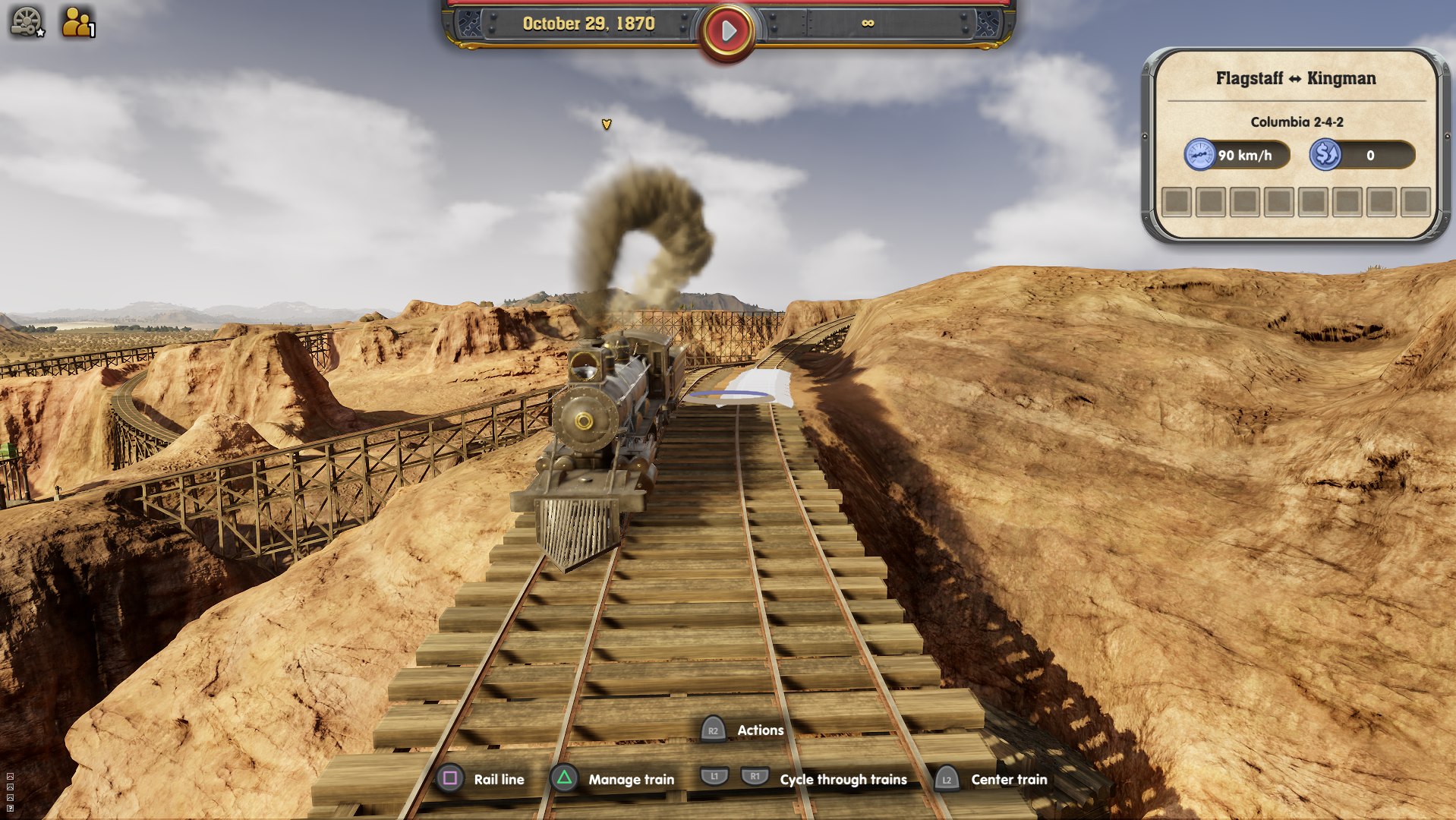1456x820 pixels.
Task: Click the R2 button icon beside Actions
Action: [712, 730]
